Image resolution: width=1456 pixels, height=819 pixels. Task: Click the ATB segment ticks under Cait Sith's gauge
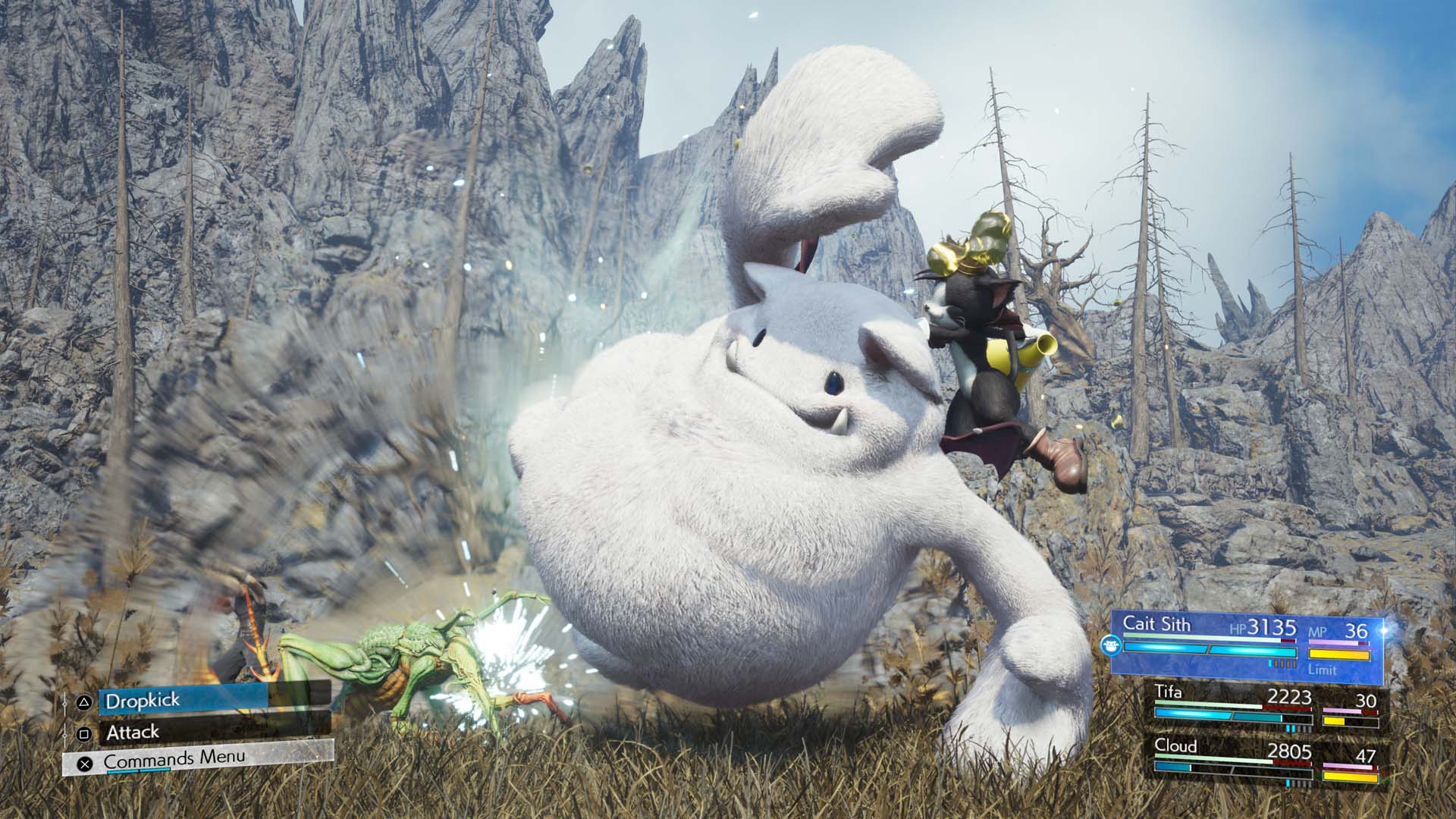[x=1282, y=664]
